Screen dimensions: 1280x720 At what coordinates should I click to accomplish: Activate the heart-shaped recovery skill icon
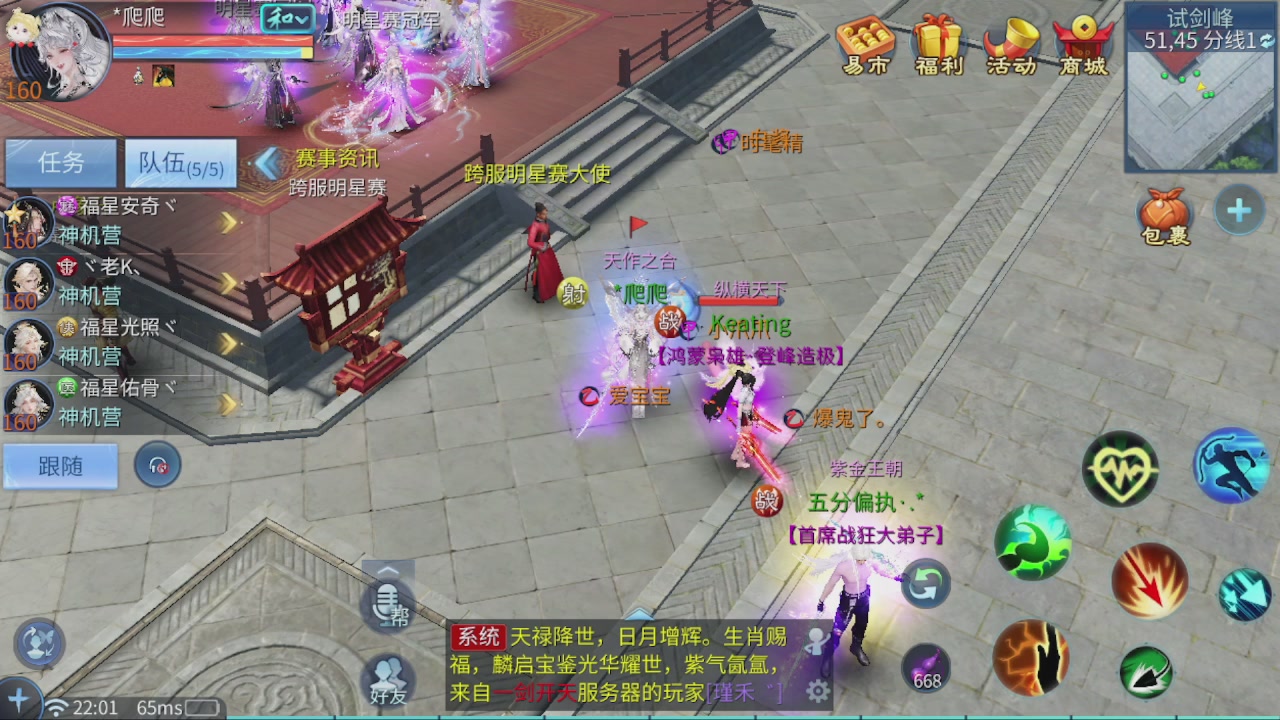[x=1121, y=467]
